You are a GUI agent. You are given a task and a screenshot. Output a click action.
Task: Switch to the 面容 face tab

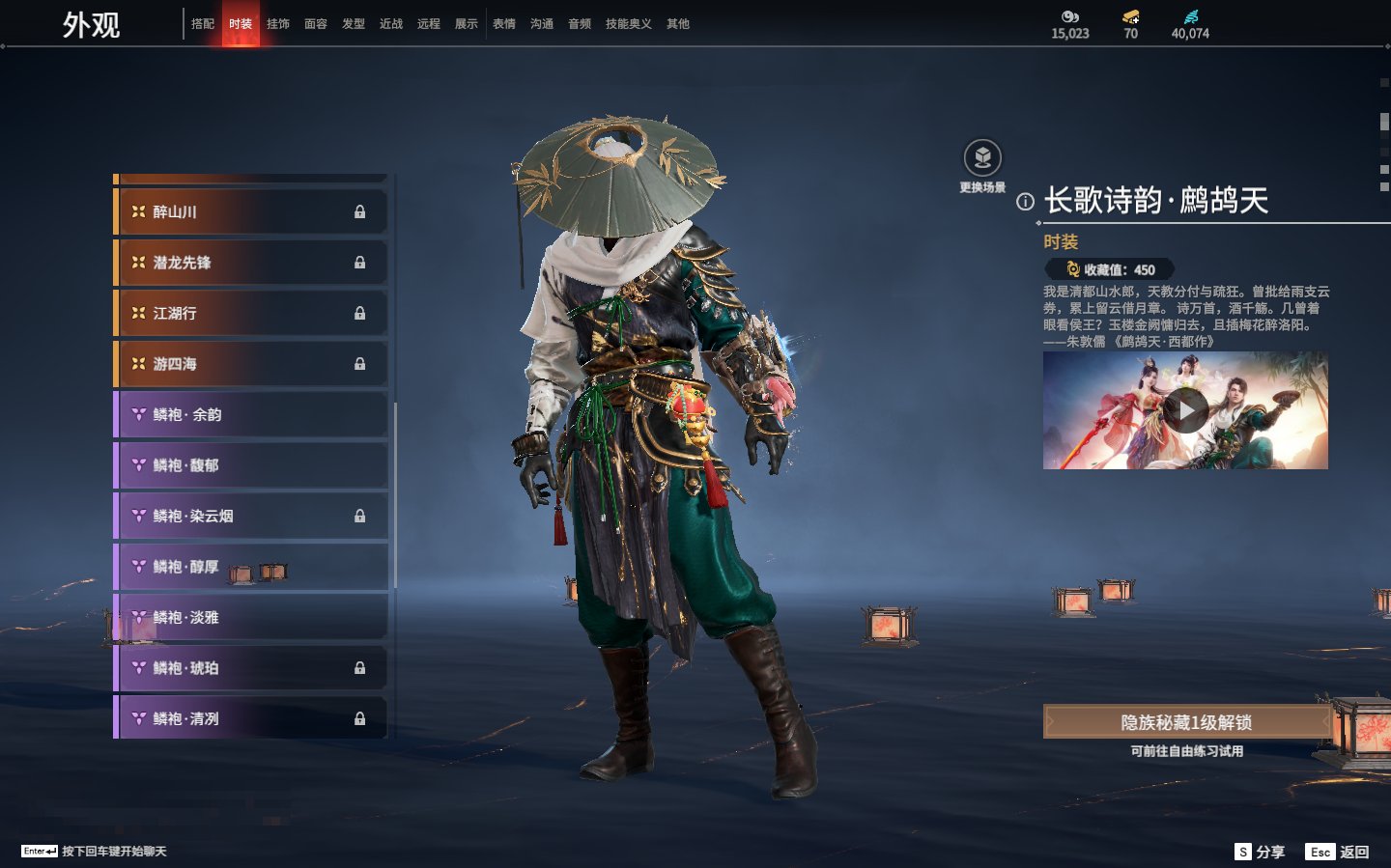316,24
